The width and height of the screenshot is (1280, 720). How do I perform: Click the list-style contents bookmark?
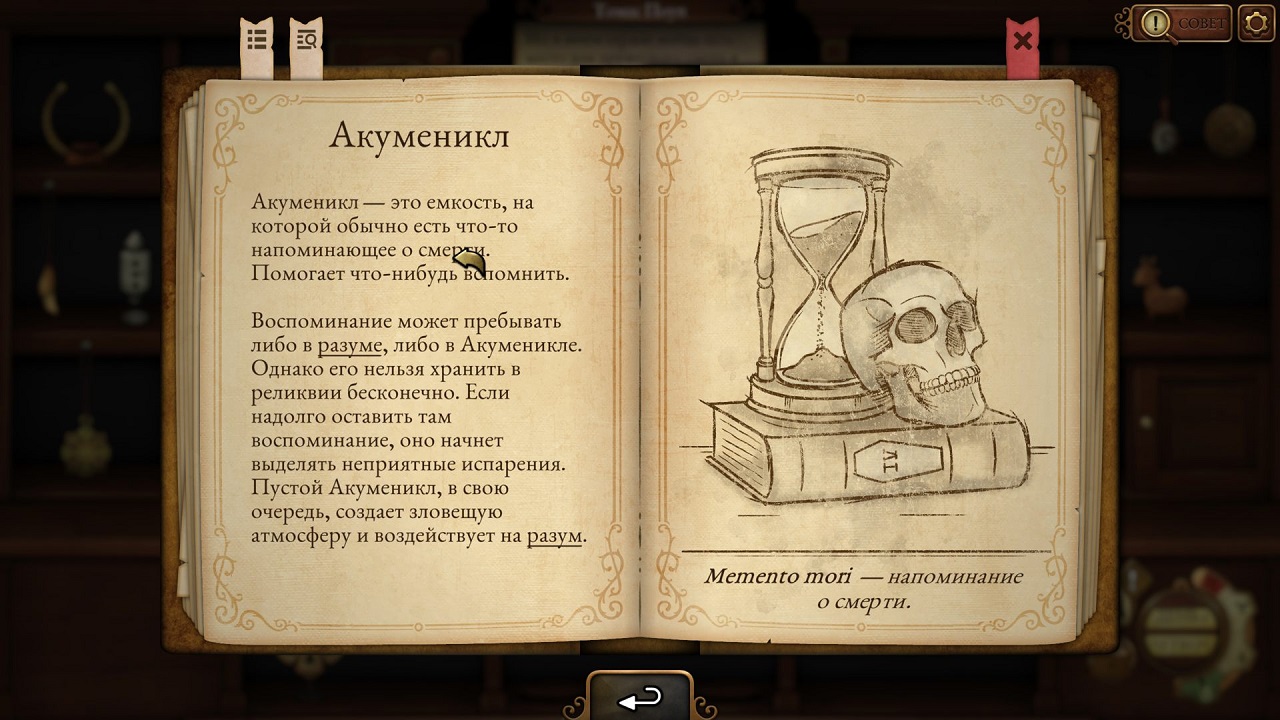[x=257, y=38]
